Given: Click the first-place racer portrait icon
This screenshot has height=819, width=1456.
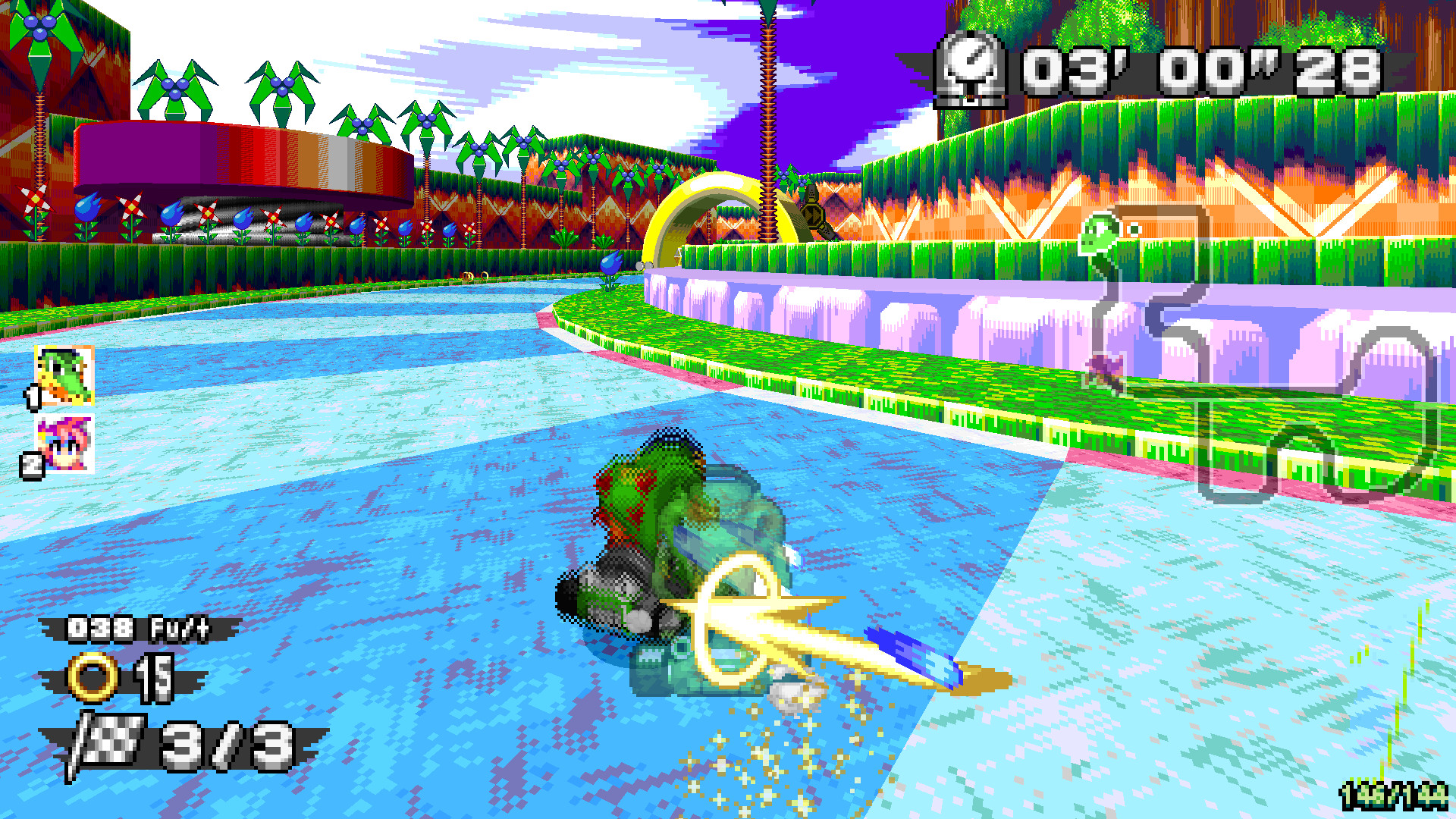Looking at the screenshot, I should [62, 374].
